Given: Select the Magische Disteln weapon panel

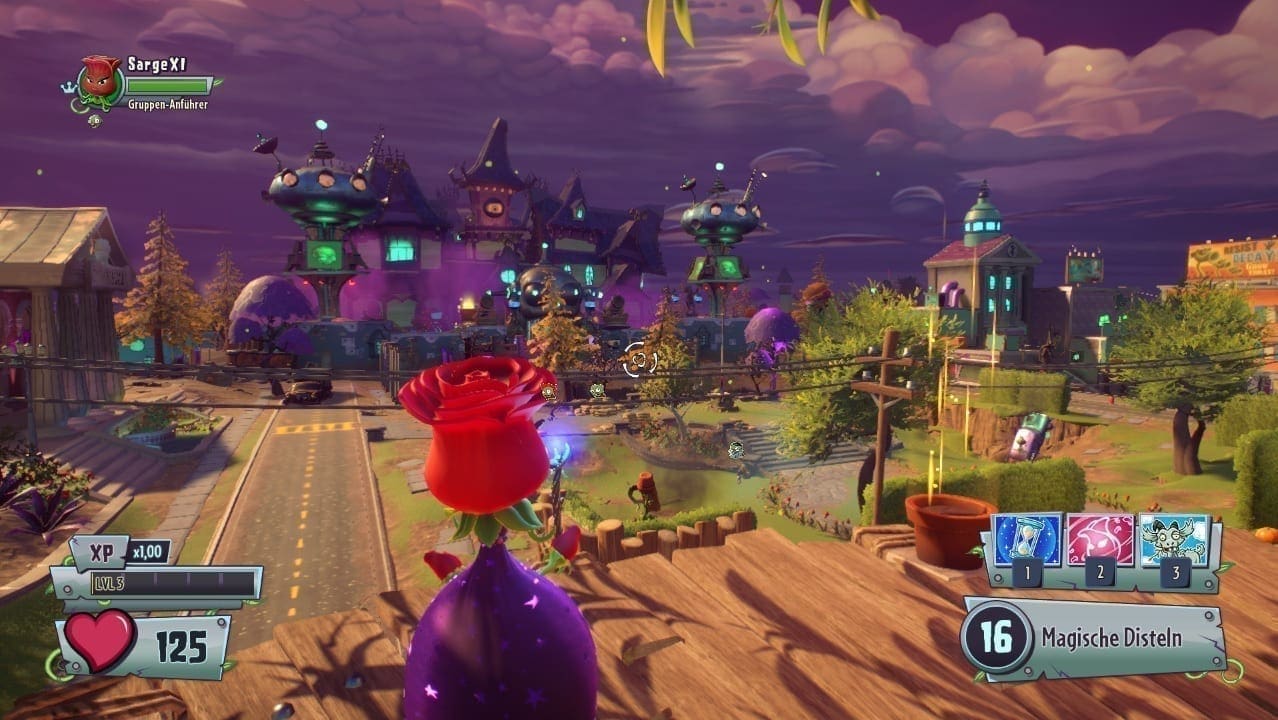Looking at the screenshot, I should click(x=1095, y=638).
